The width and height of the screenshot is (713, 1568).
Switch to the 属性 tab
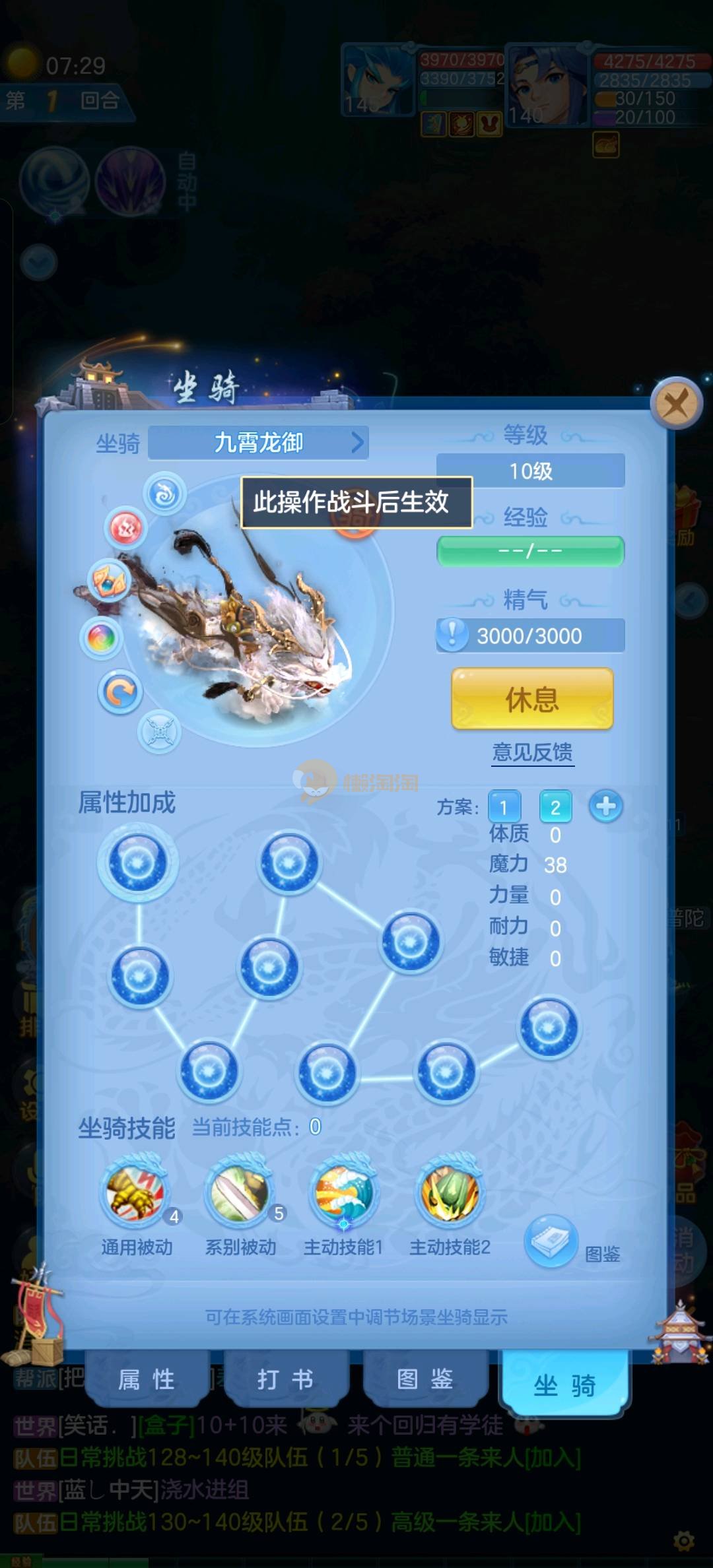[x=147, y=1379]
